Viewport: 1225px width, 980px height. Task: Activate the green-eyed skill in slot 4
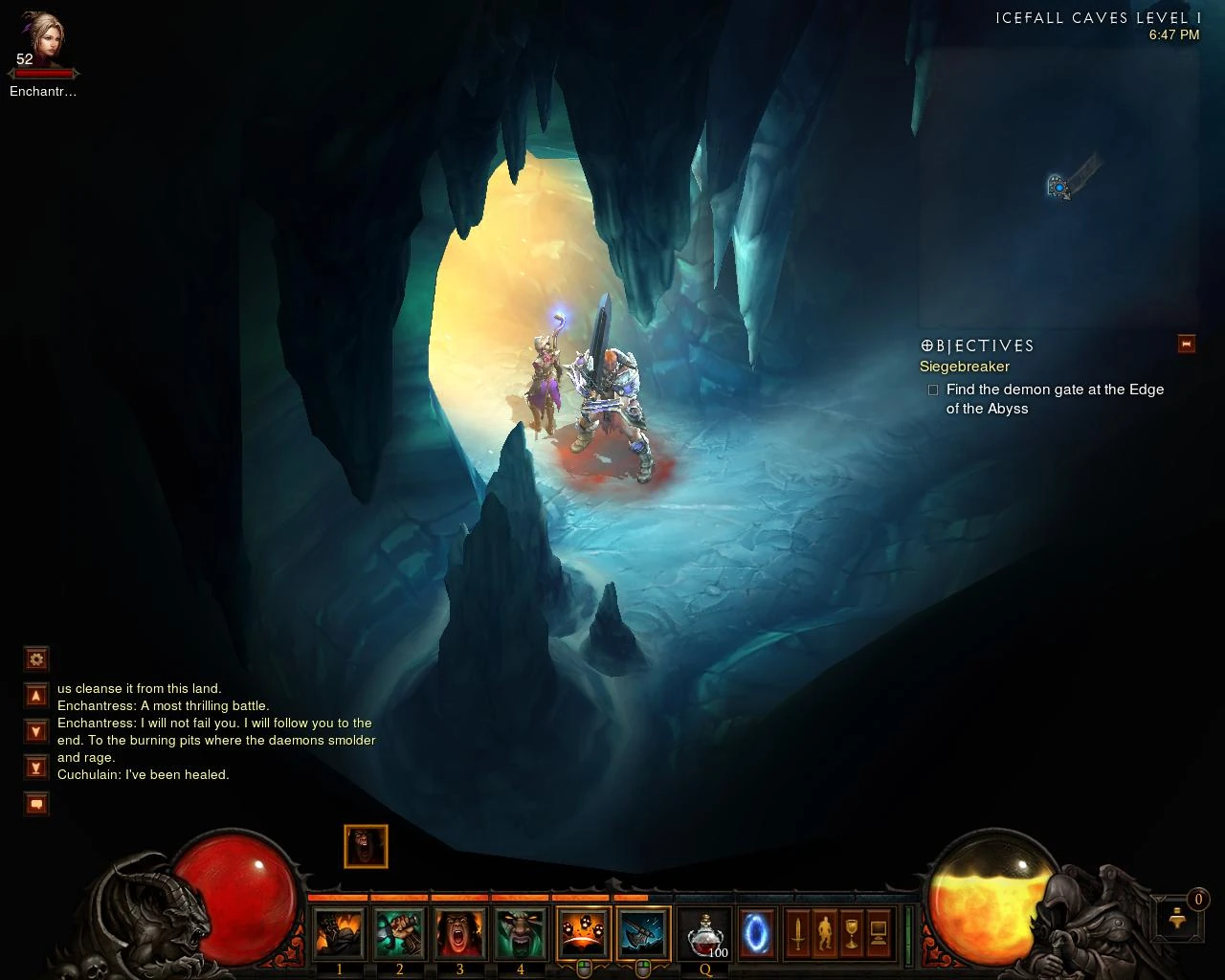pyautogui.click(x=520, y=933)
